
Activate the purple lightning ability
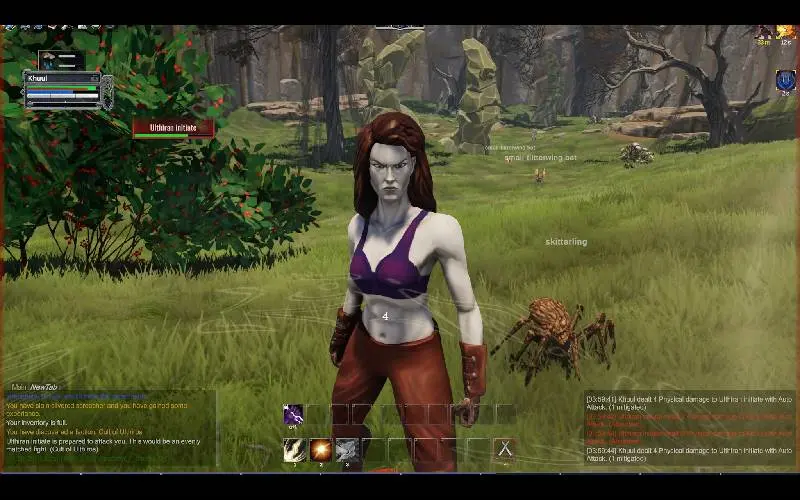(x=294, y=414)
